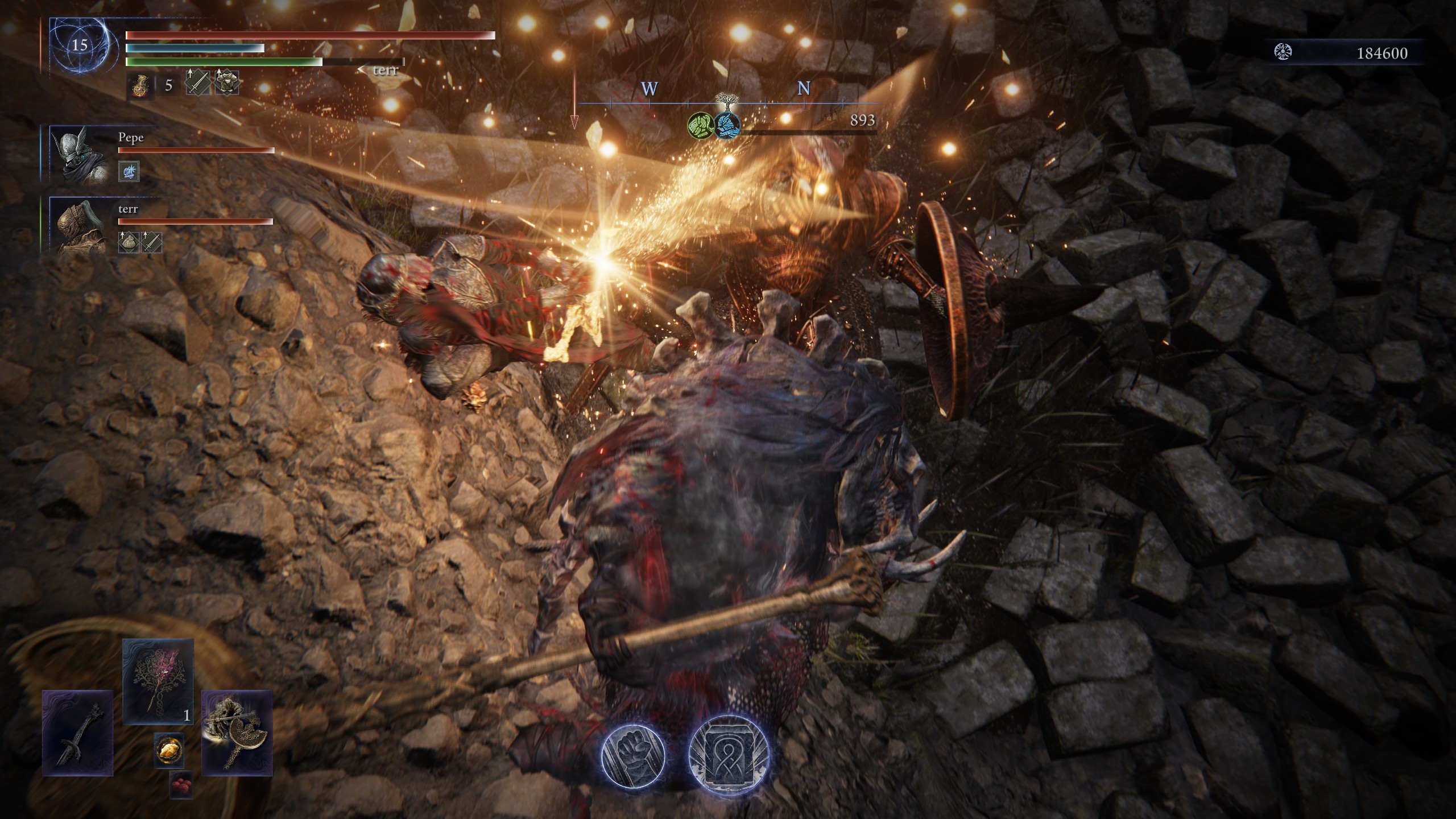Select the tree sigil item slot
The width and height of the screenshot is (1456, 819).
[x=158, y=681]
